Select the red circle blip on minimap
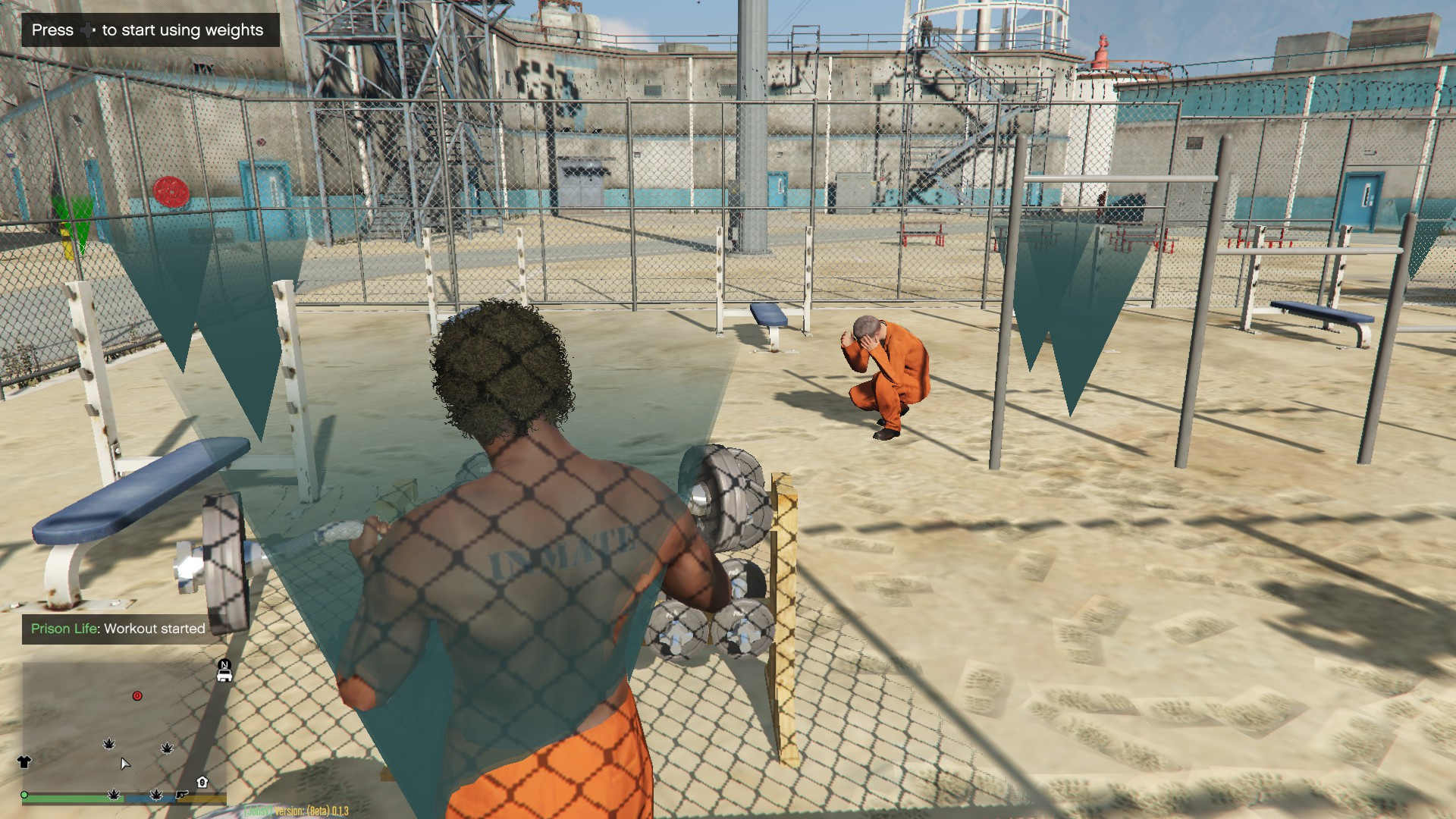The image size is (1456, 819). (137, 695)
